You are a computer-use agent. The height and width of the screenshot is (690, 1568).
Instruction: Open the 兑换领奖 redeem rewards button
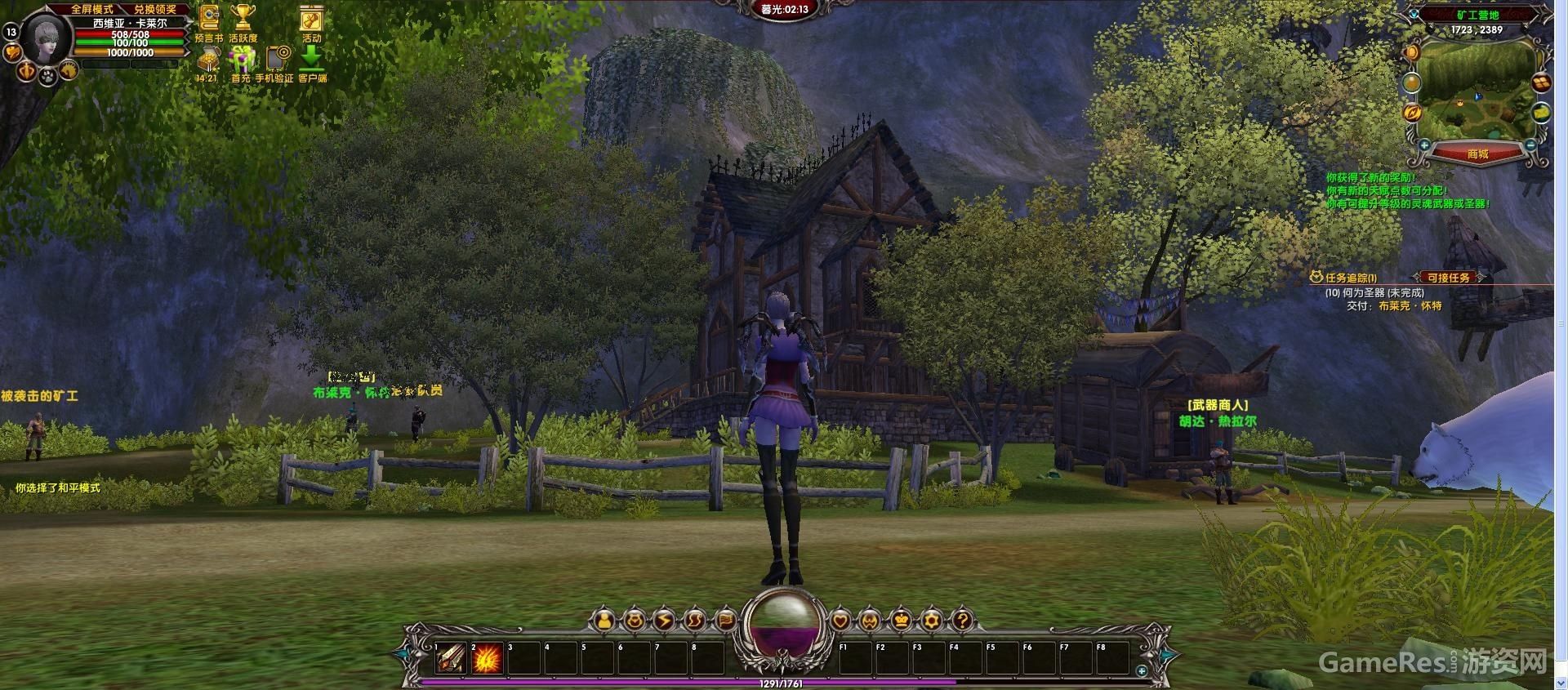pyautogui.click(x=155, y=9)
